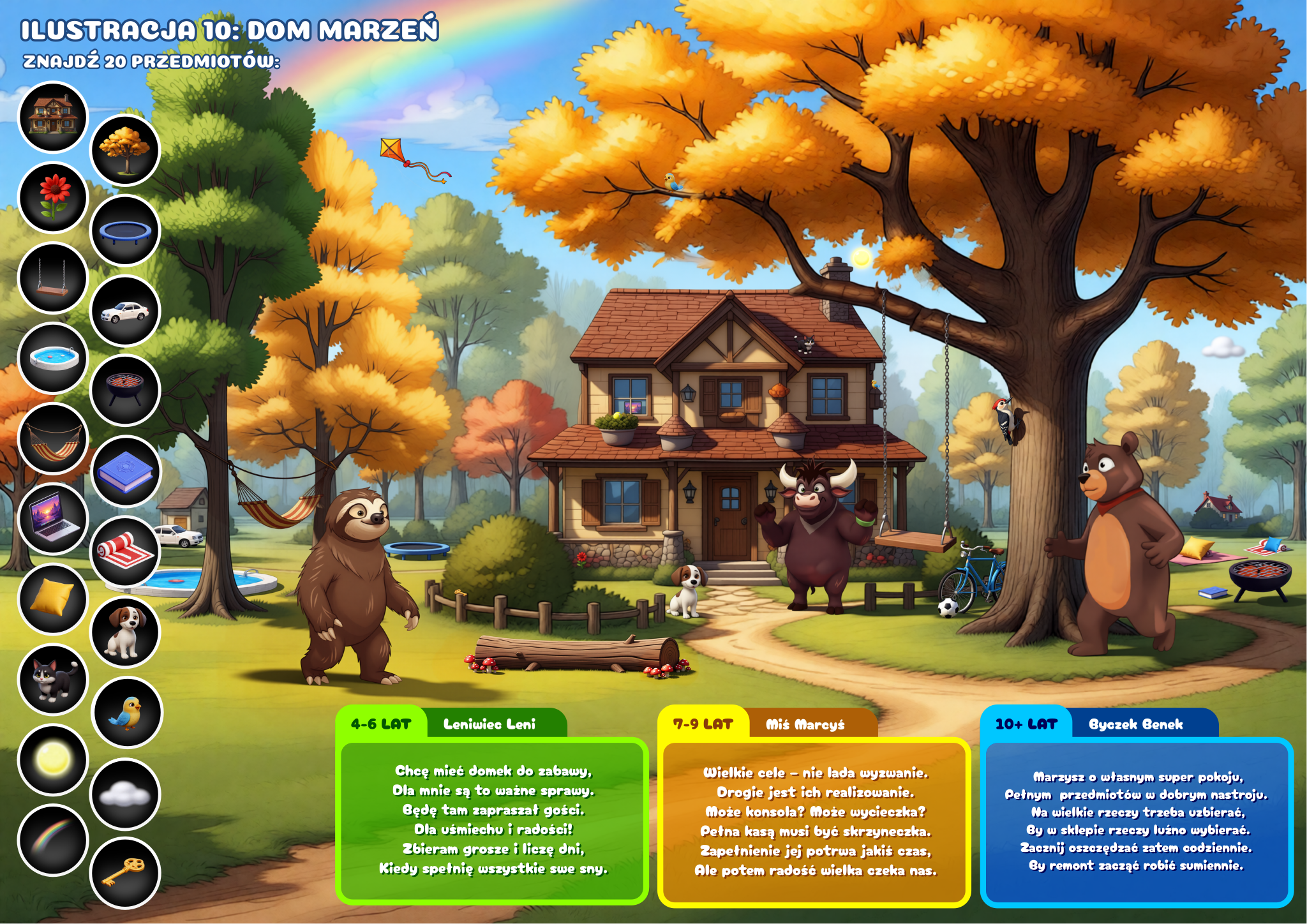Choose the red flower item icon
The height and width of the screenshot is (924, 1307).
click(x=53, y=198)
